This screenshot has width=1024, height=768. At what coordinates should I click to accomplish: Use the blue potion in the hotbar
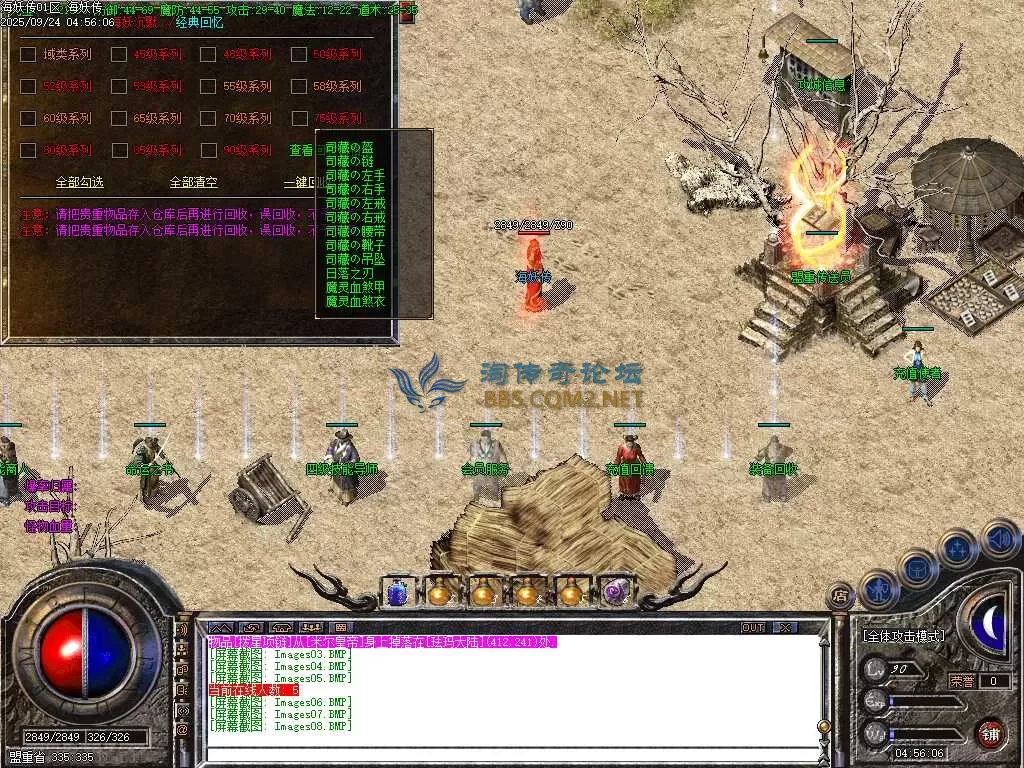[397, 593]
